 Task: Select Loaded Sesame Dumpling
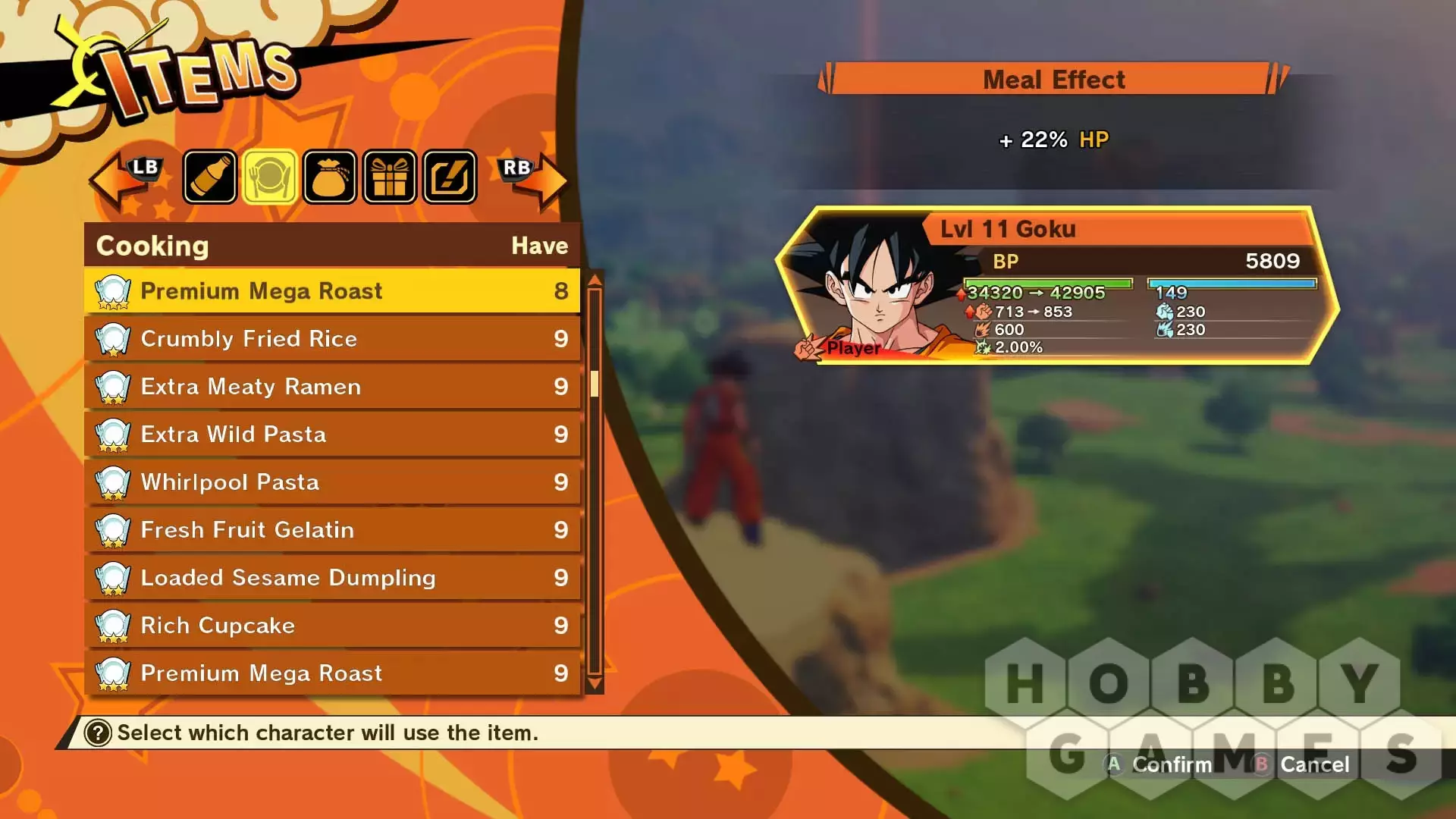coord(332,578)
